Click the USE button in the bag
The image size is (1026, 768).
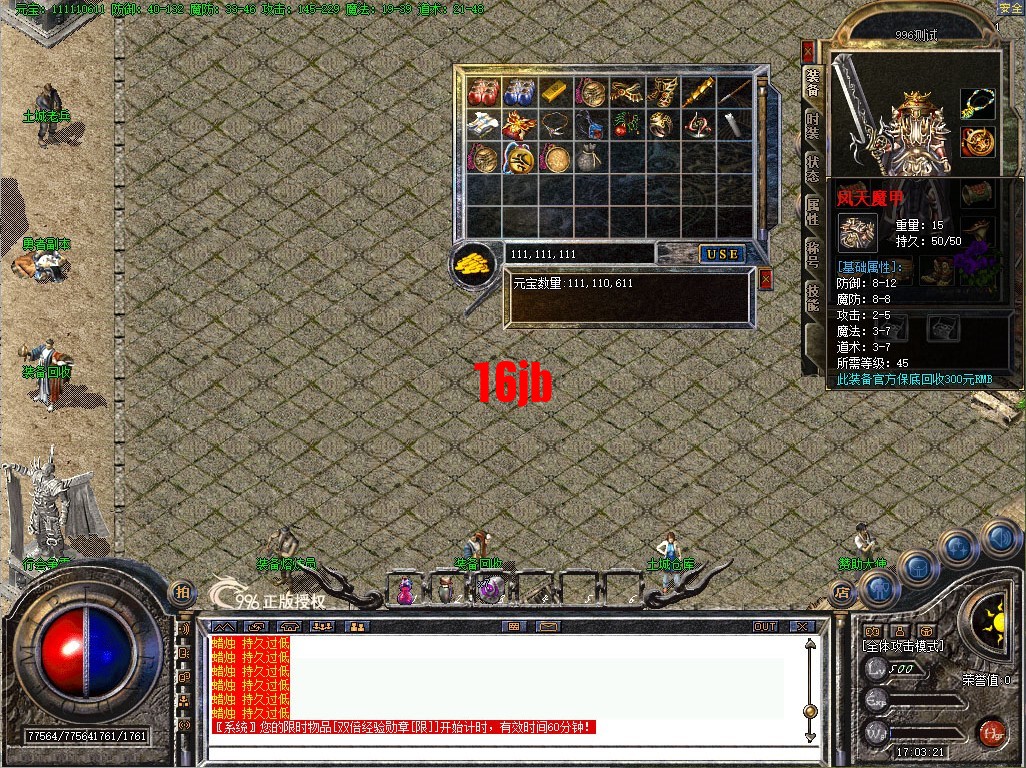tap(721, 254)
